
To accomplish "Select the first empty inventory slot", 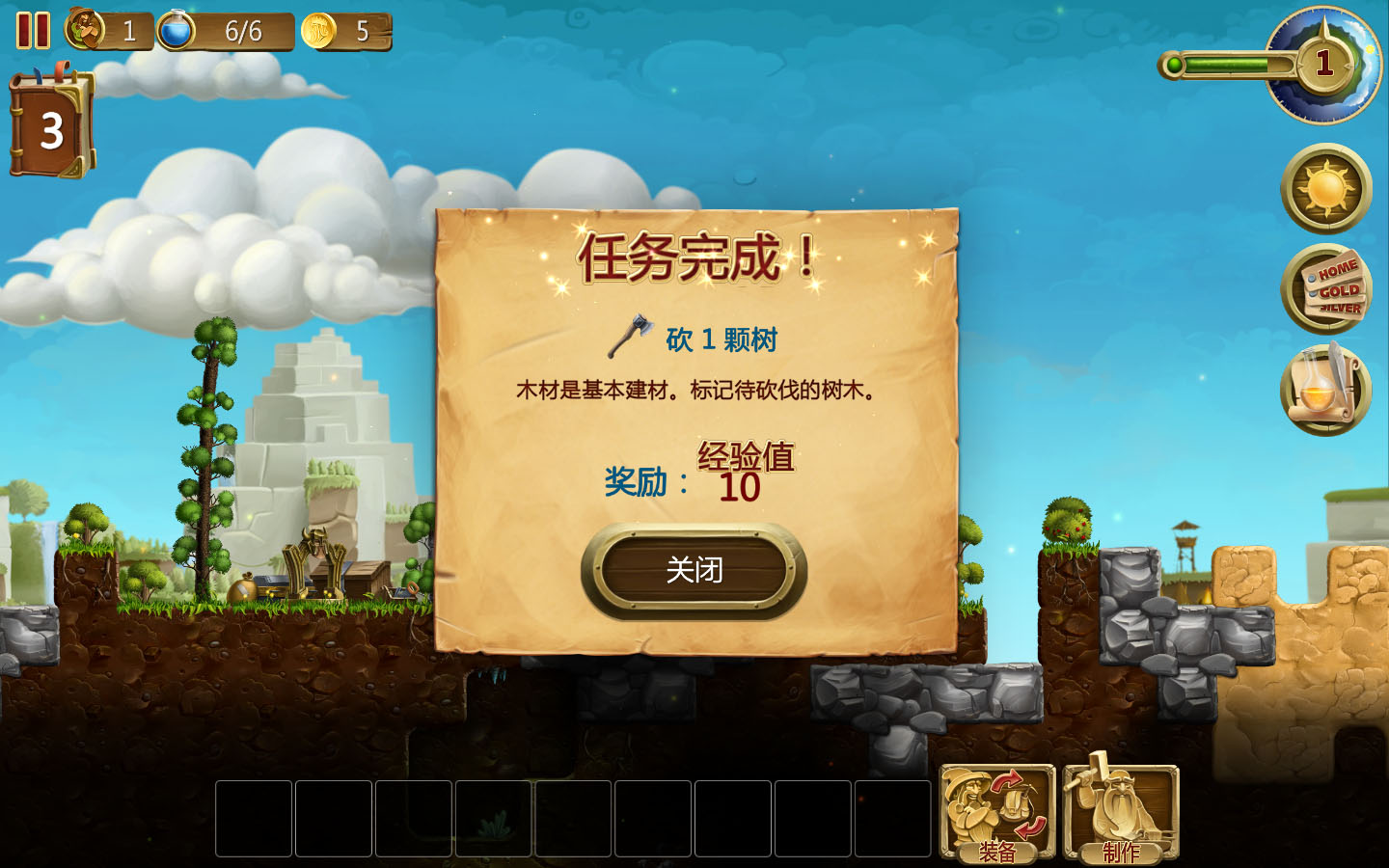I will (254, 819).
